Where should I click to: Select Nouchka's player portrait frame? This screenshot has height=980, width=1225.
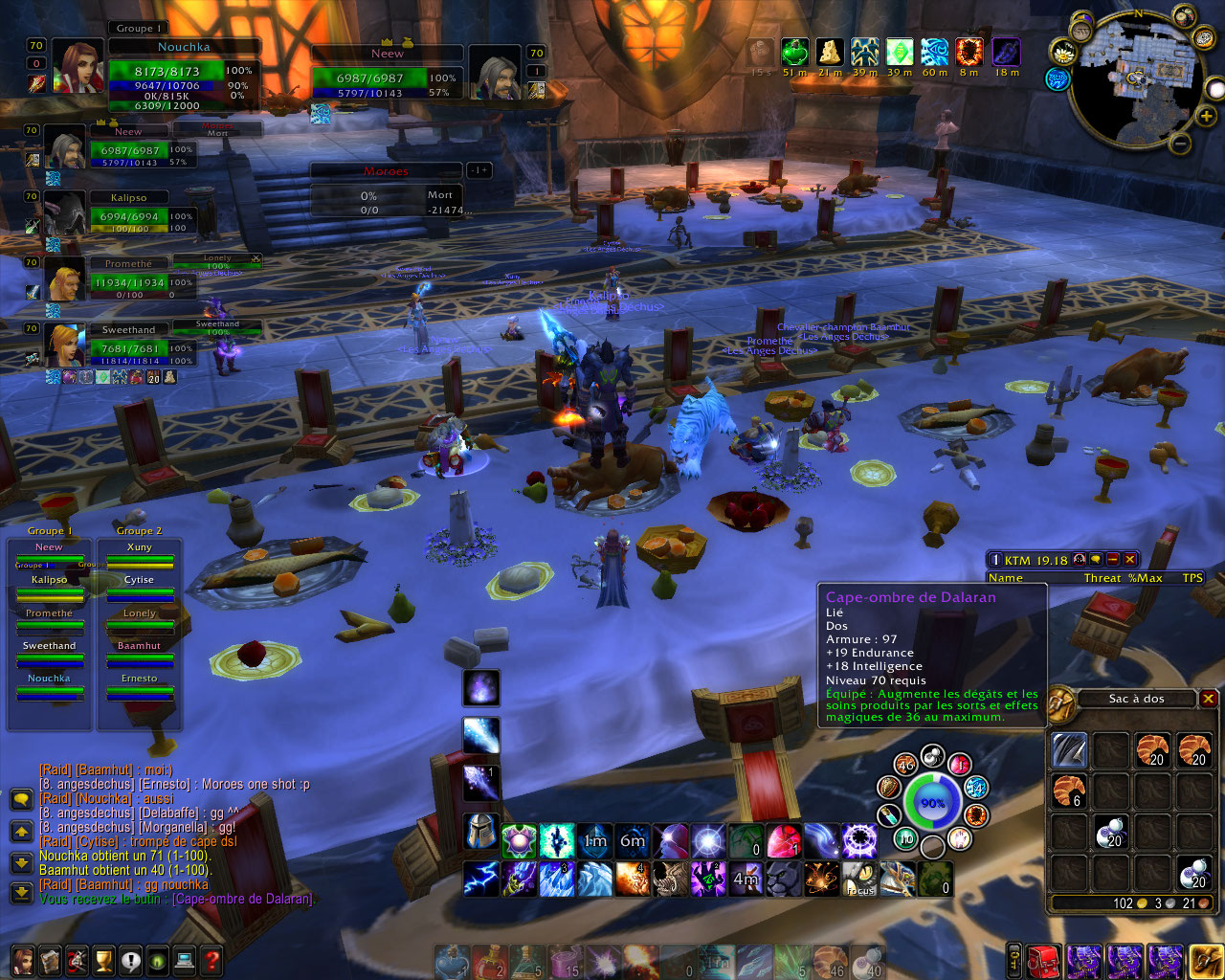coord(78,65)
